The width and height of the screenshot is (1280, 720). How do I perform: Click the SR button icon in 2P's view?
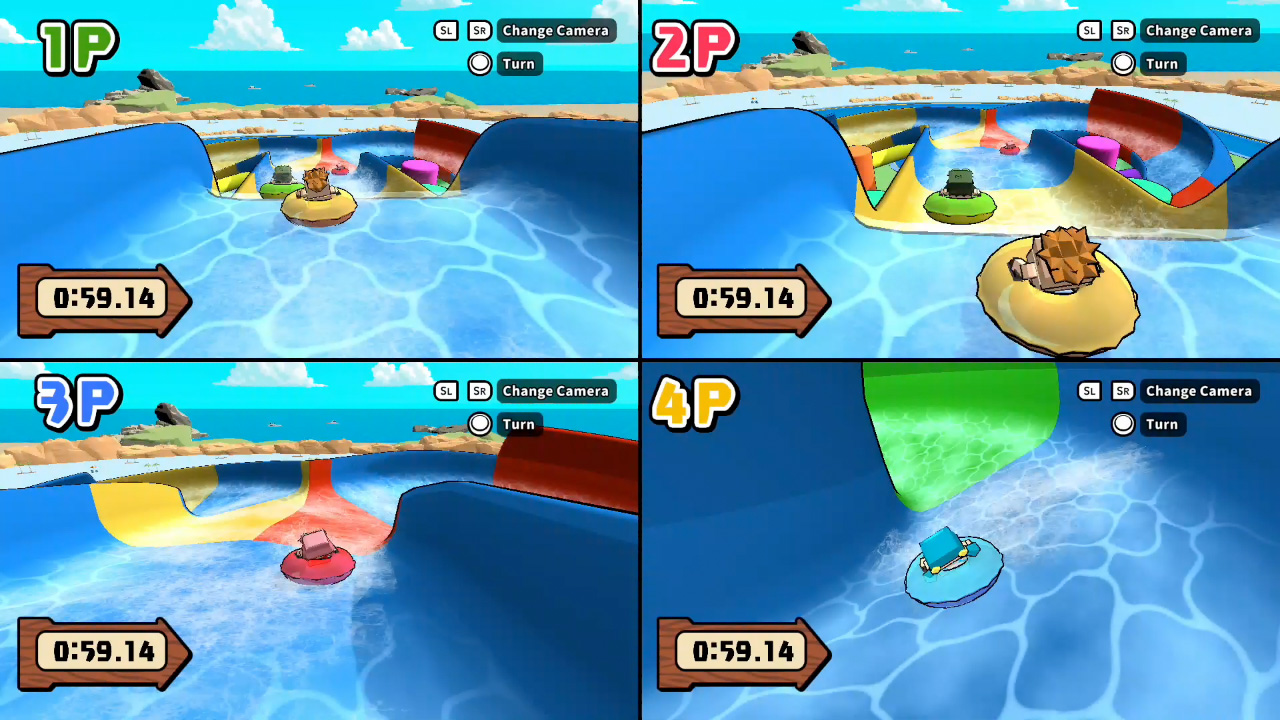point(1122,30)
